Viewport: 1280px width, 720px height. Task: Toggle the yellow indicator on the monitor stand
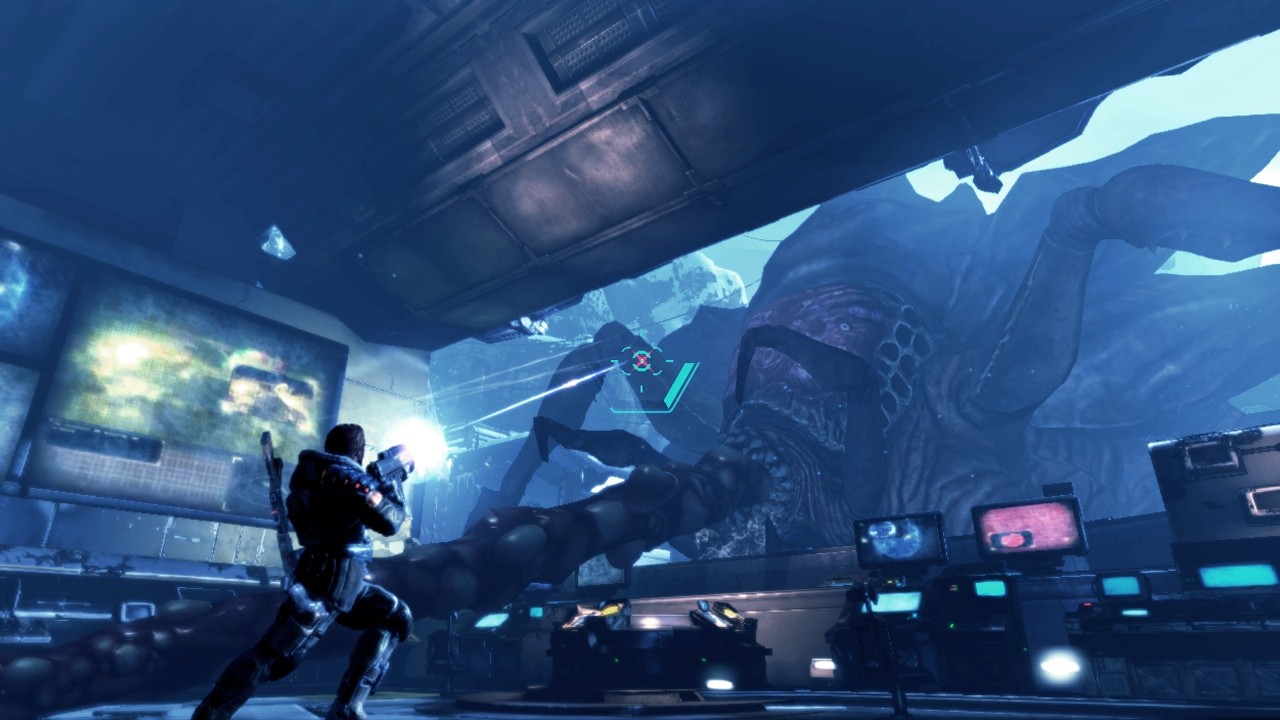pos(890,580)
